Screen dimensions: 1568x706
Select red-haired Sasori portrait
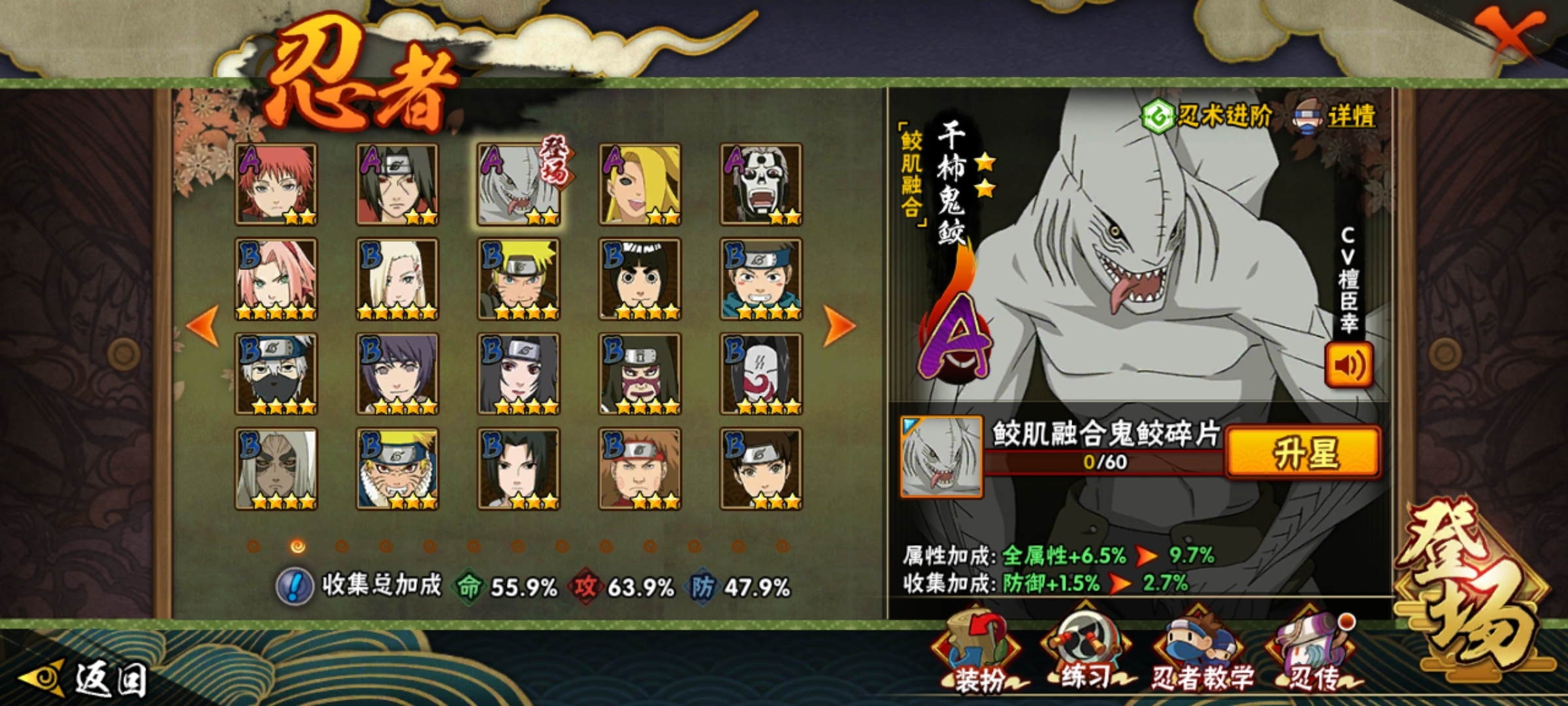coord(276,184)
